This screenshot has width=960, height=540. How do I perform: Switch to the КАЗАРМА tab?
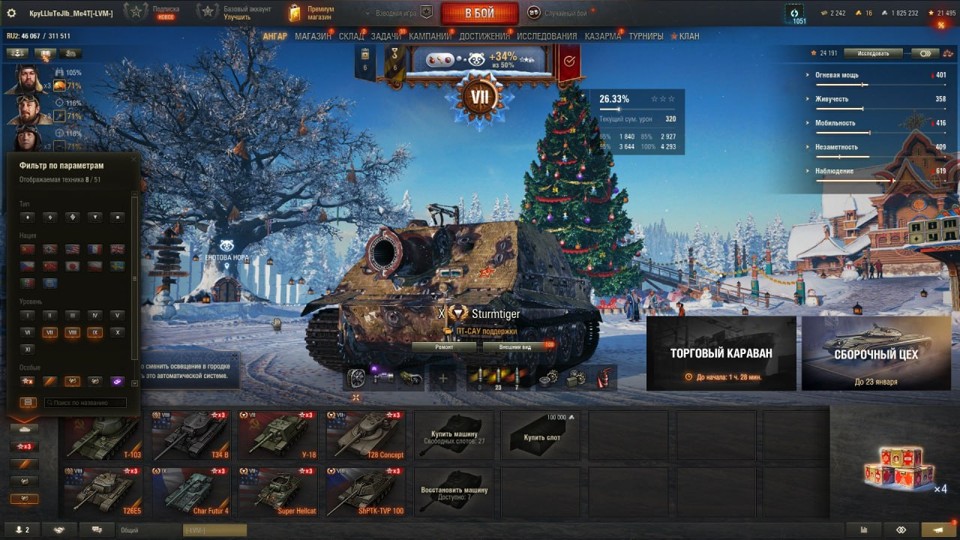point(602,36)
